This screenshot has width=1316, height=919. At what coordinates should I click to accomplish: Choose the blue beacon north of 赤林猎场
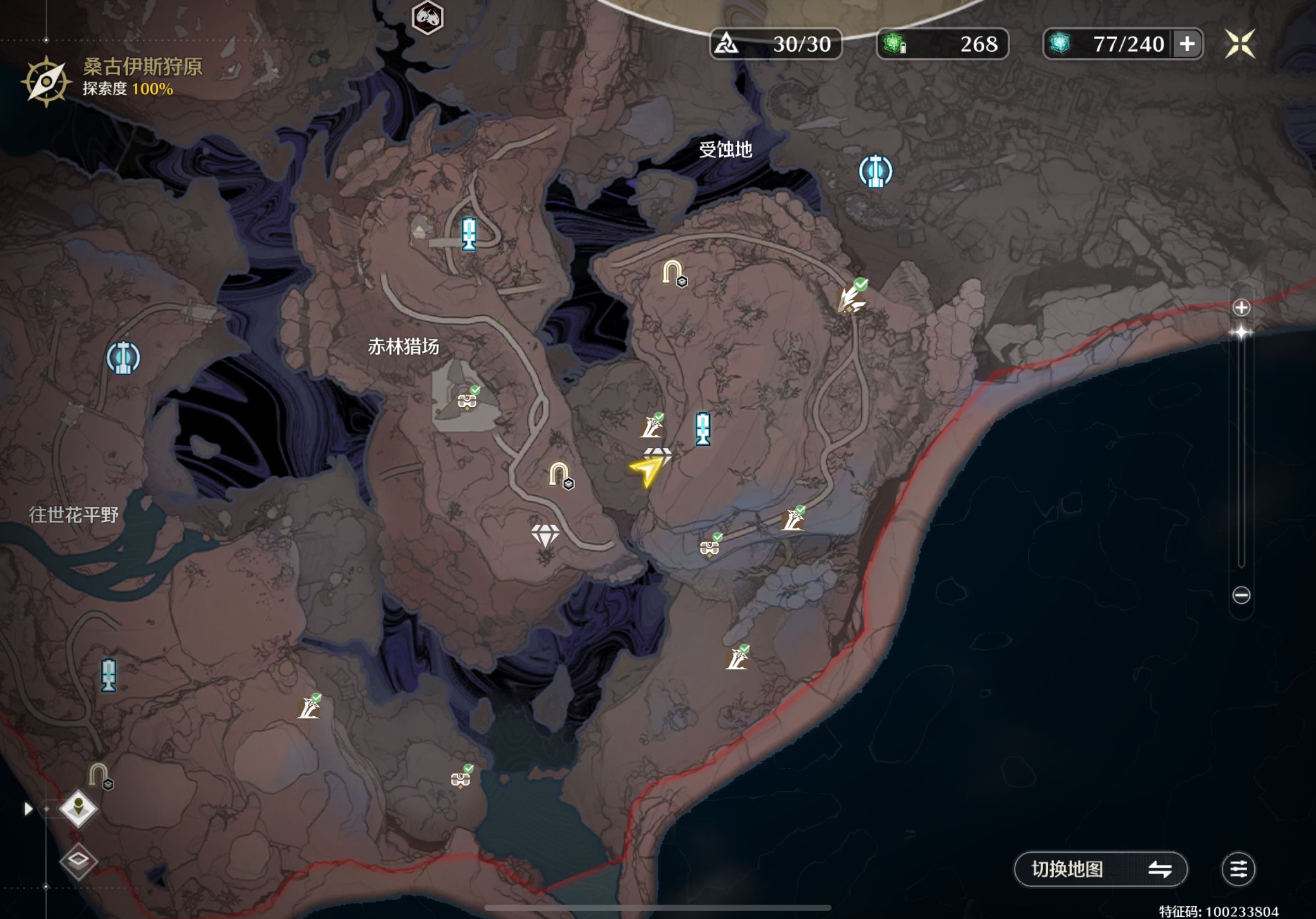[469, 234]
